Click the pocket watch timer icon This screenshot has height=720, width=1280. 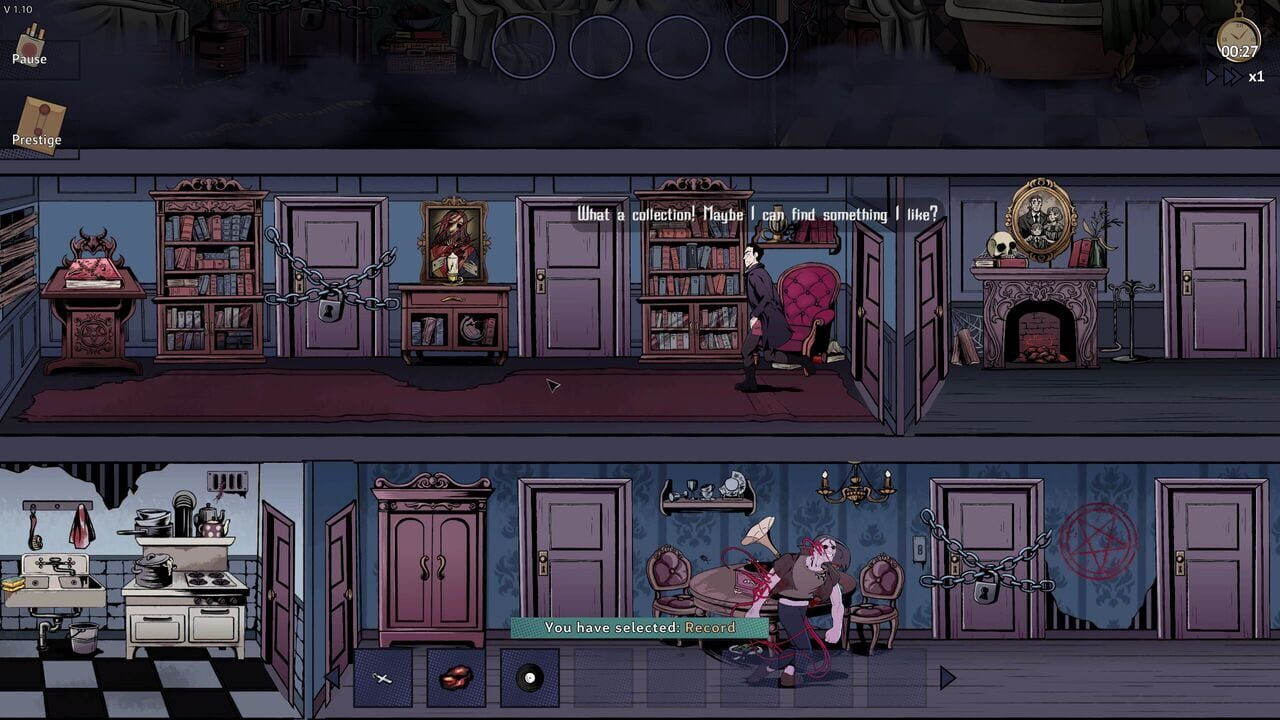[1237, 33]
